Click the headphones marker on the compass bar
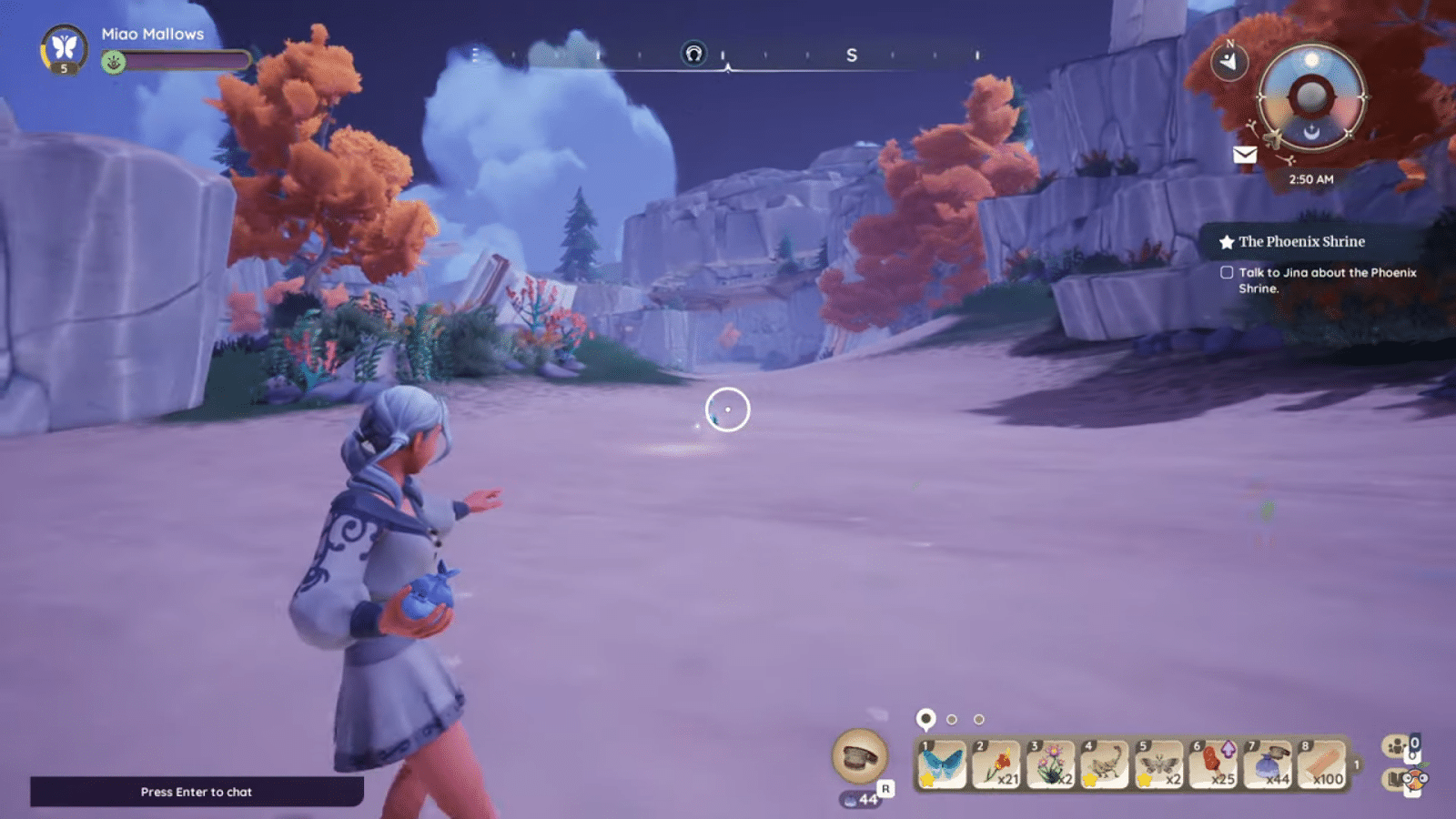The width and height of the screenshot is (1456, 819). pos(693,54)
